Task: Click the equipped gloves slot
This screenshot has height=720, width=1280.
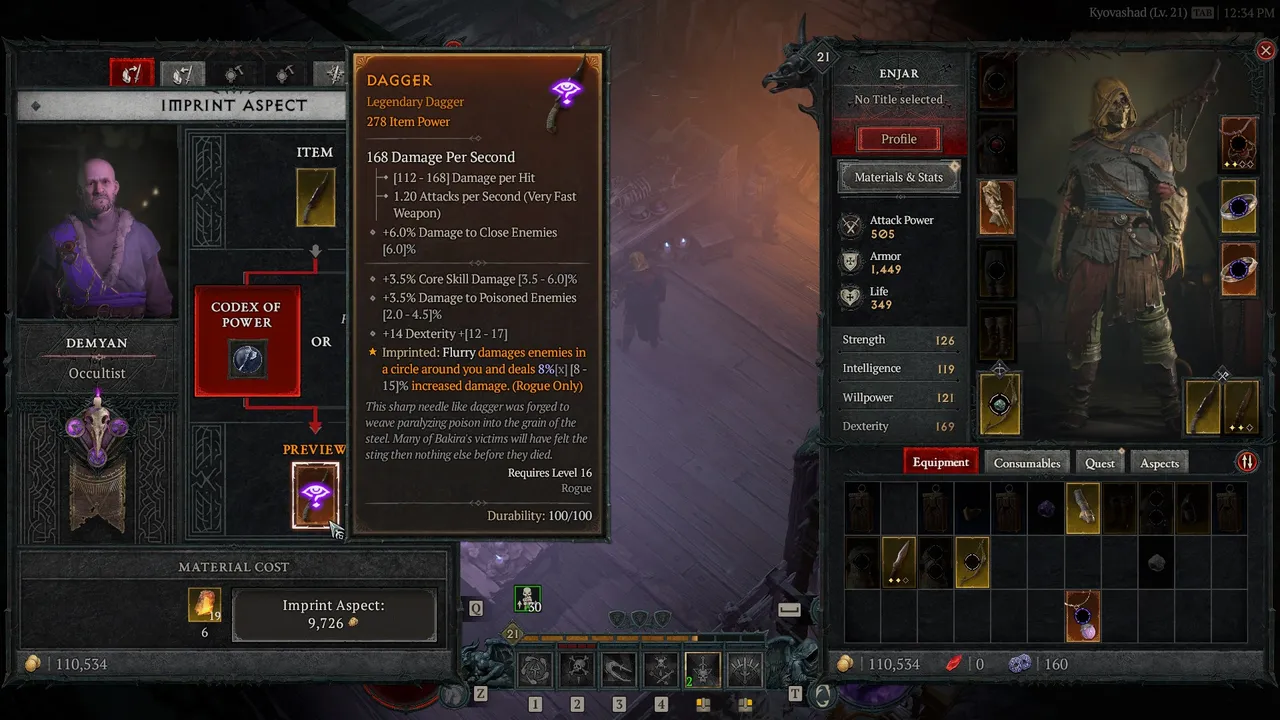Action: tap(997, 208)
